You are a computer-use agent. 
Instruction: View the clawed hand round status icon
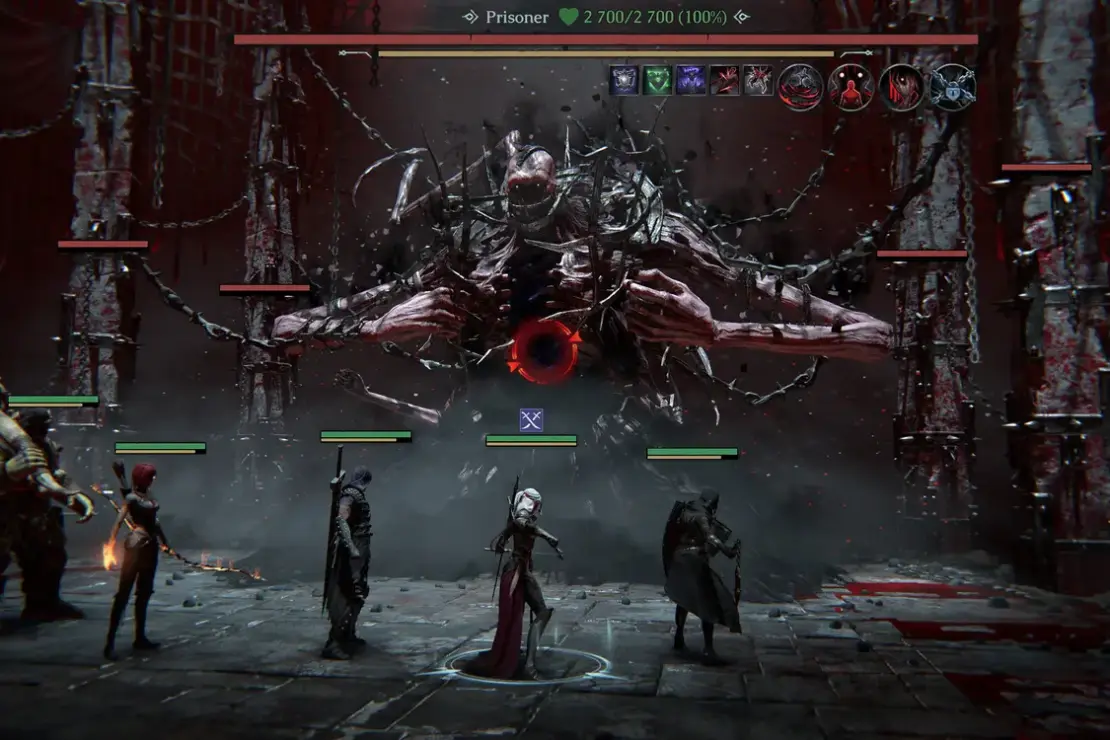(x=903, y=87)
